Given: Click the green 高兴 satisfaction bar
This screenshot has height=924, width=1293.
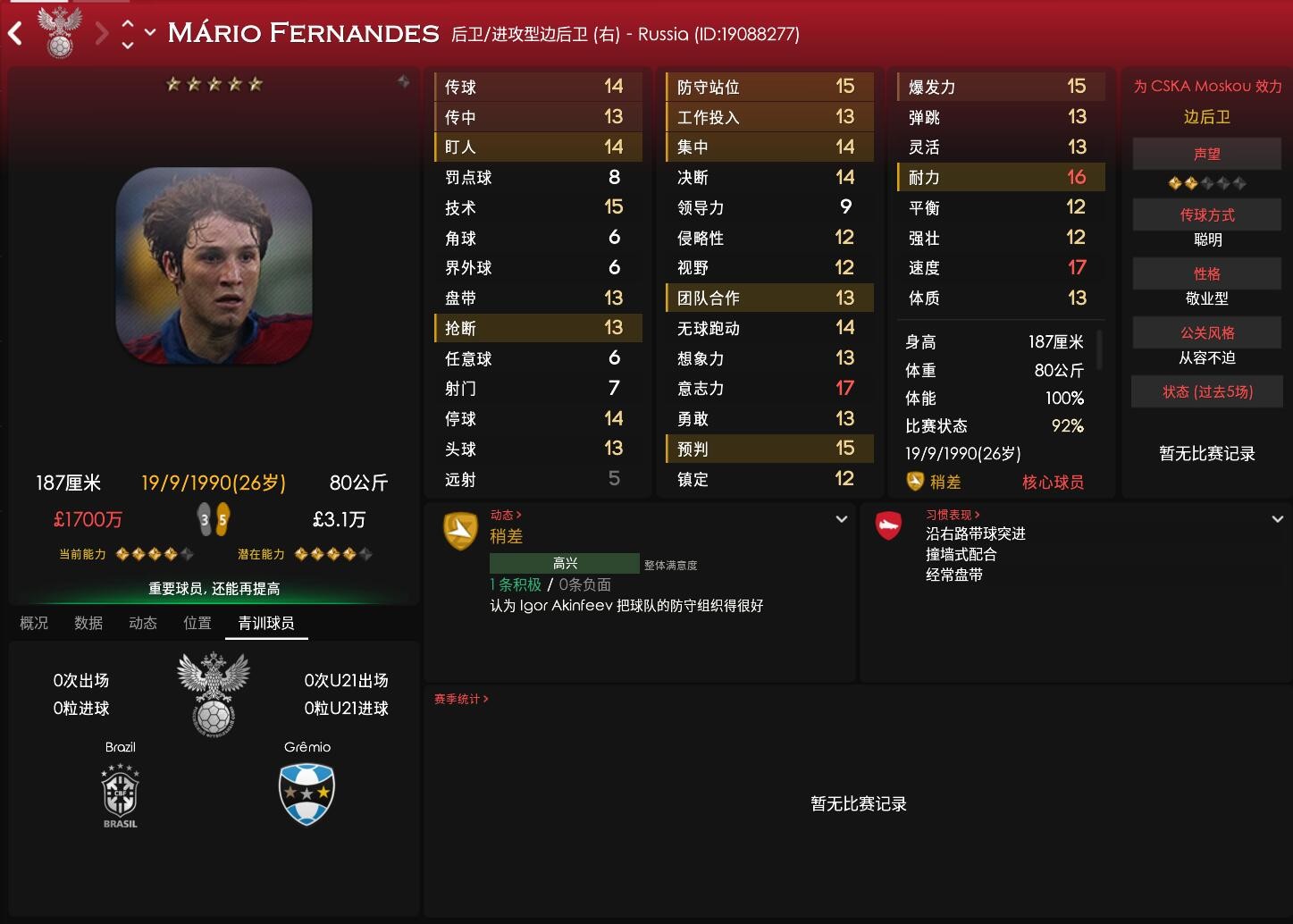Looking at the screenshot, I should [563, 563].
